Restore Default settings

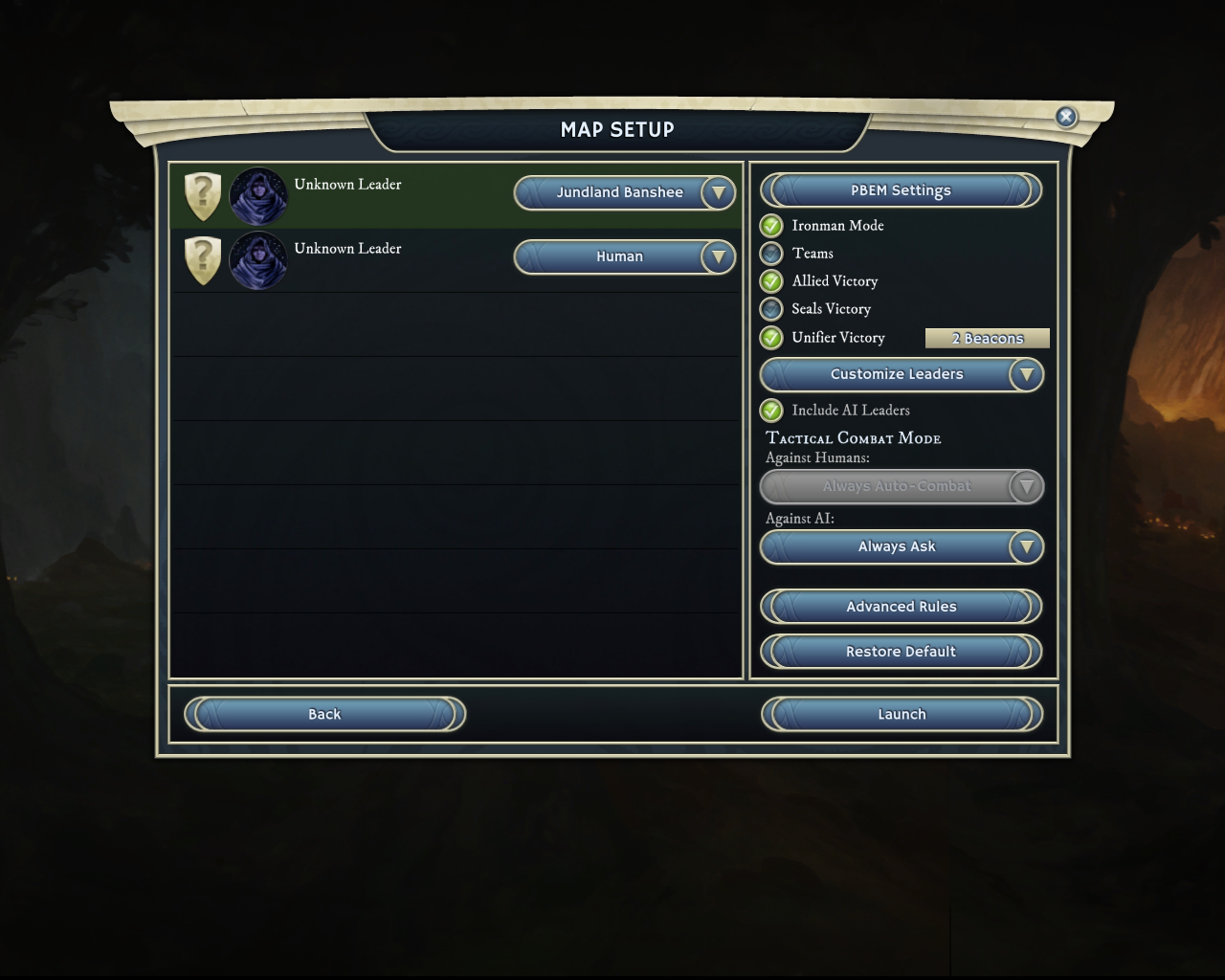pos(901,652)
